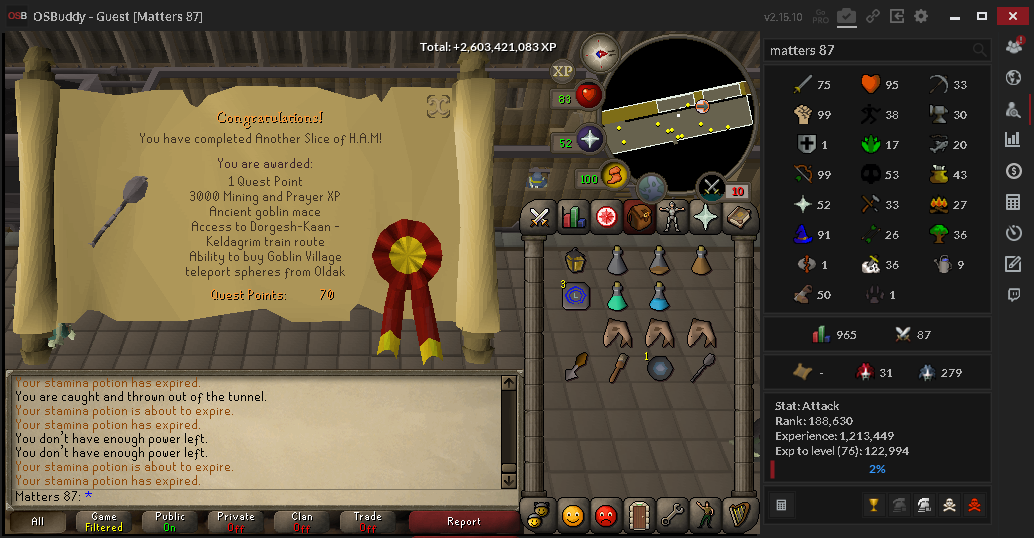Click the compass to face north
The width and height of the screenshot is (1034, 538).
(x=600, y=52)
